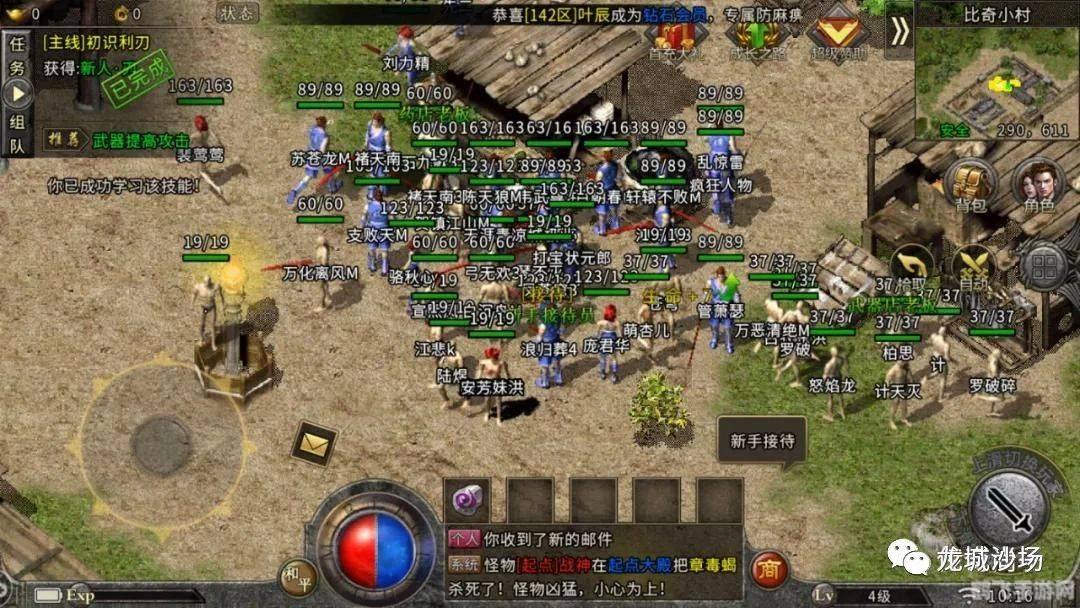Image resolution: width=1080 pixels, height=608 pixels.
Task: Open the 商 shop button
Action: (x=769, y=568)
